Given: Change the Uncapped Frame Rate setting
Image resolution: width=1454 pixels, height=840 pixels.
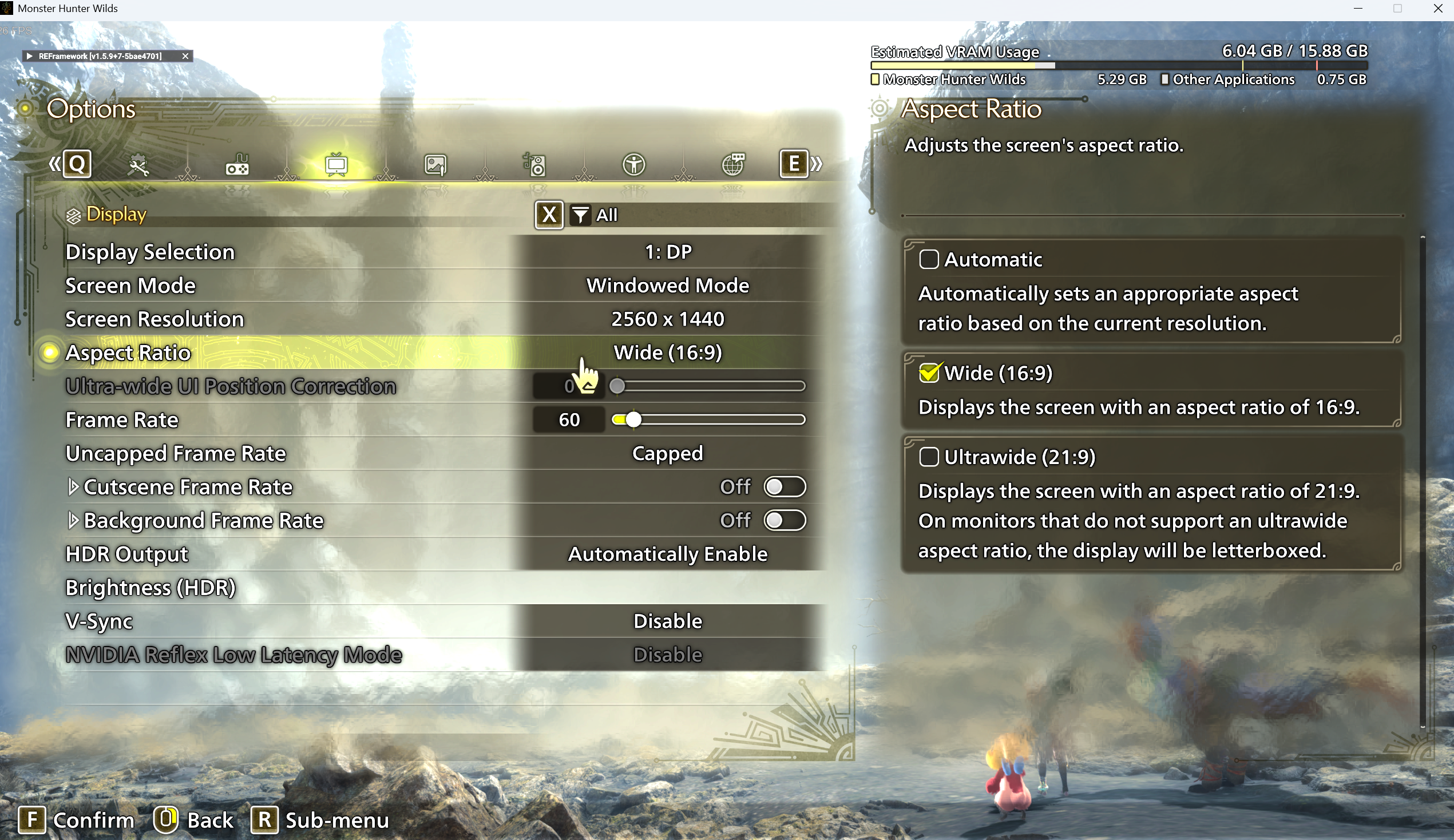Looking at the screenshot, I should click(x=667, y=453).
